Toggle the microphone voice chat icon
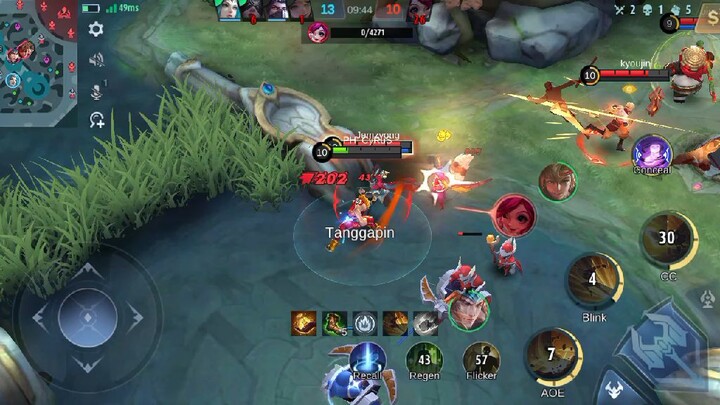Image resolution: width=720 pixels, height=405 pixels. pyautogui.click(x=97, y=91)
